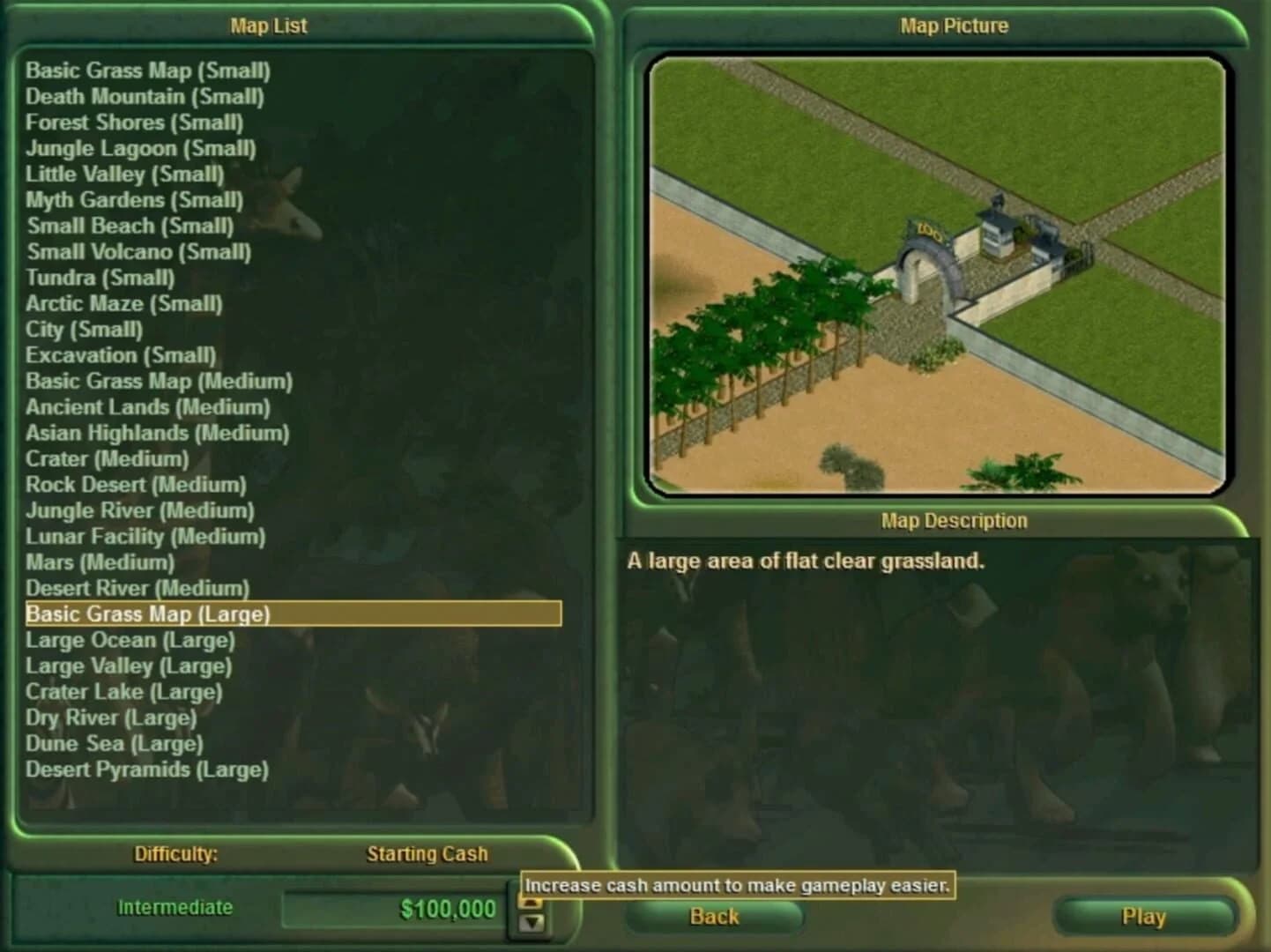Select Crater Lake (Large) map
1271x952 pixels.
point(123,692)
